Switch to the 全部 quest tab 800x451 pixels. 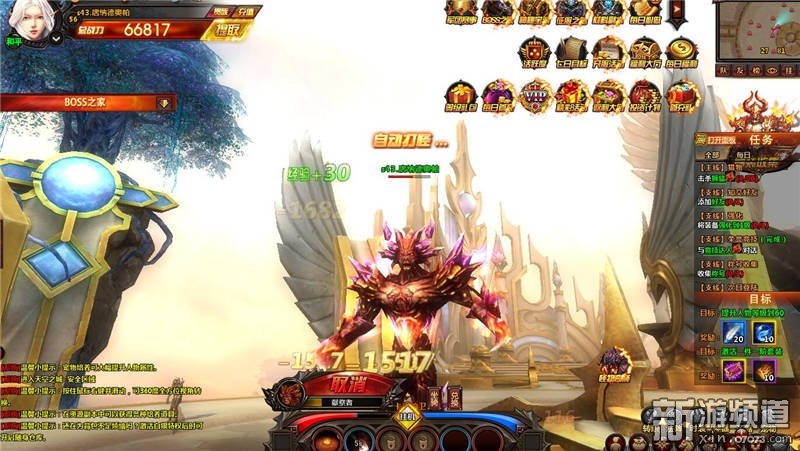pyautogui.click(x=711, y=155)
